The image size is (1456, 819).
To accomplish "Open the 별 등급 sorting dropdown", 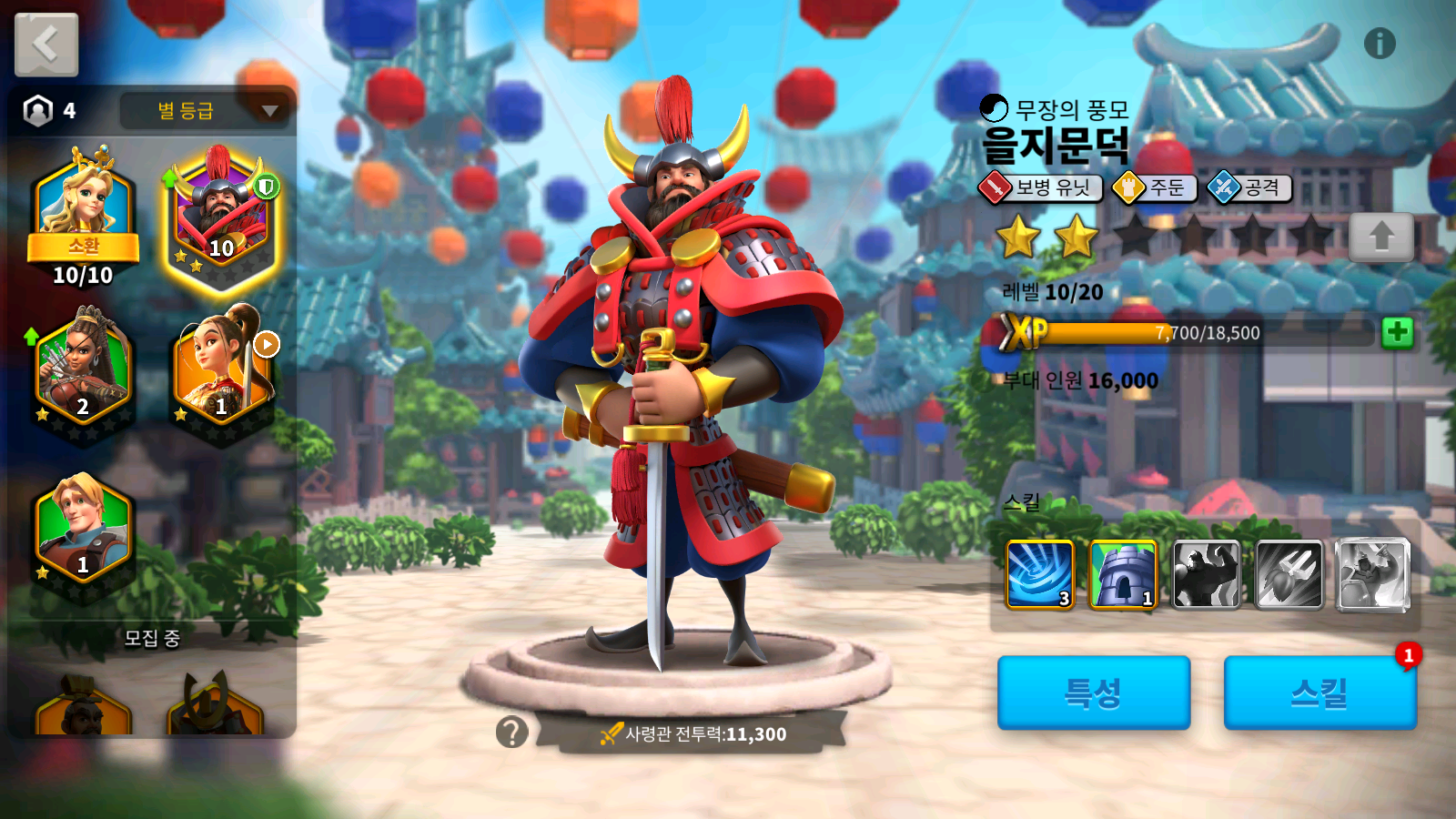I will click(206, 111).
